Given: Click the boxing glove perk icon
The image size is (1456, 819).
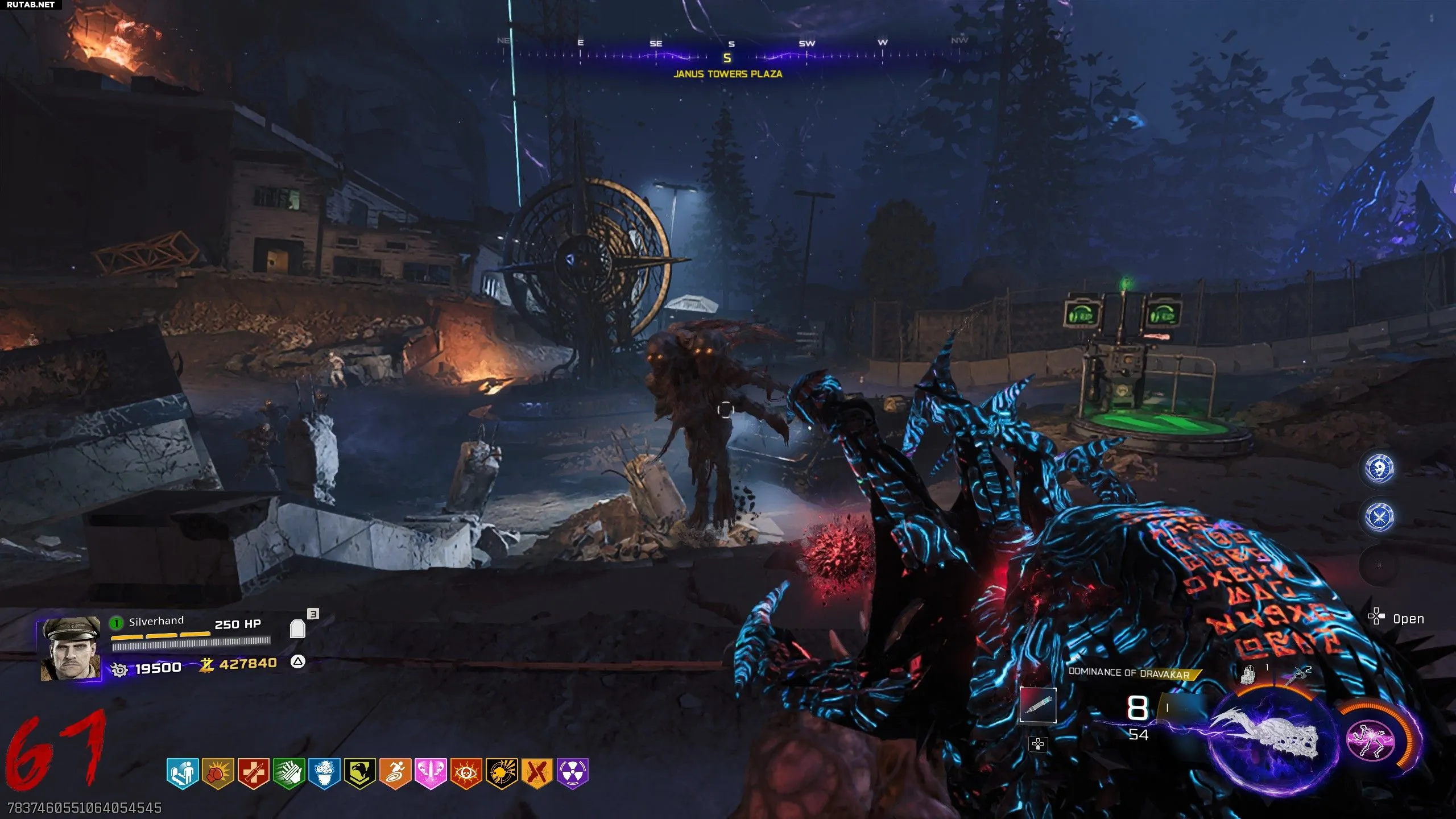Looking at the screenshot, I should point(218,773).
